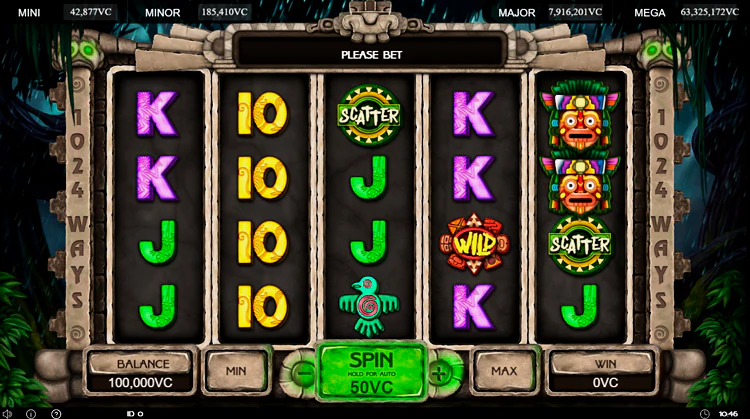The width and height of the screenshot is (750, 419).
Task: Spin the reels with the green SPIN button
Action: [371, 370]
